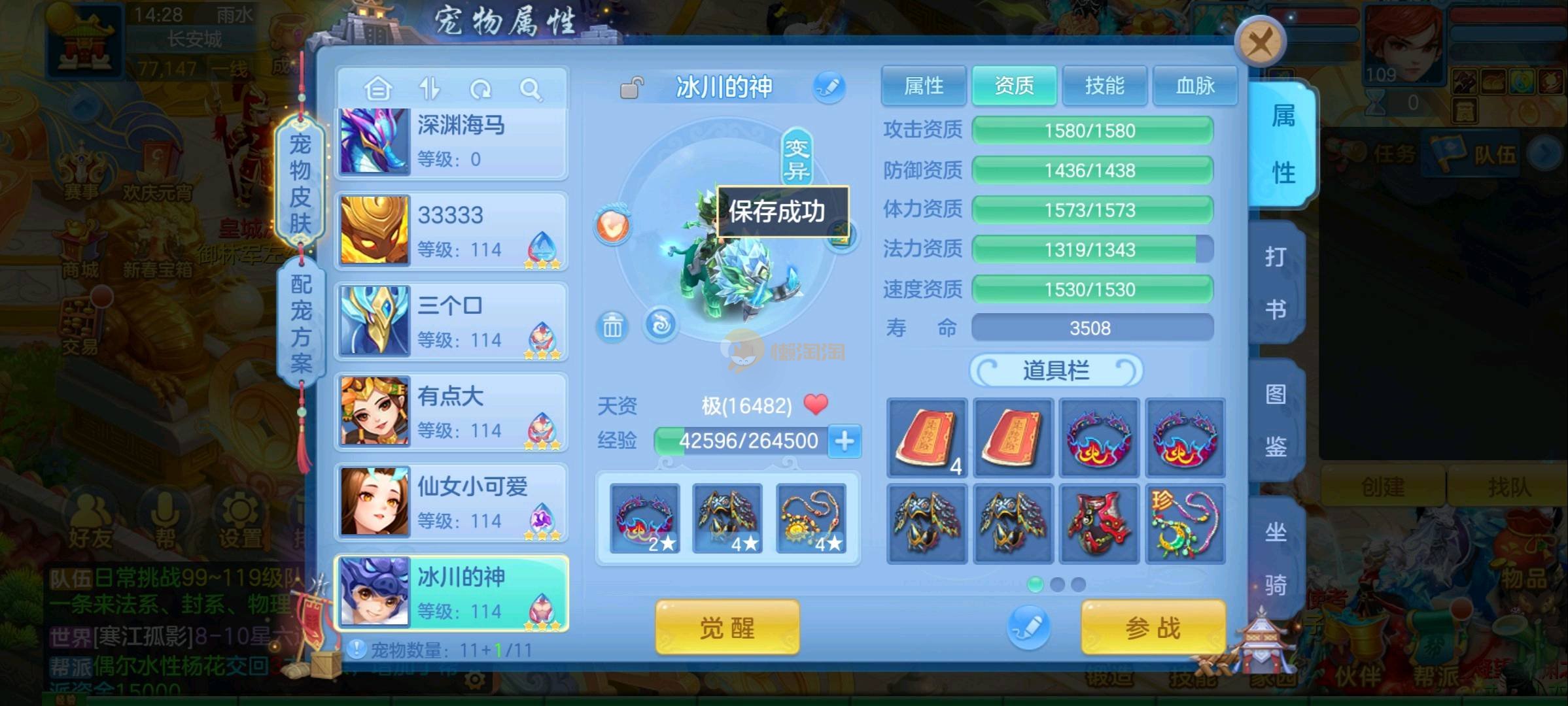The height and width of the screenshot is (706, 1568).
Task: Open the 技能 skills tab
Action: tap(1104, 86)
